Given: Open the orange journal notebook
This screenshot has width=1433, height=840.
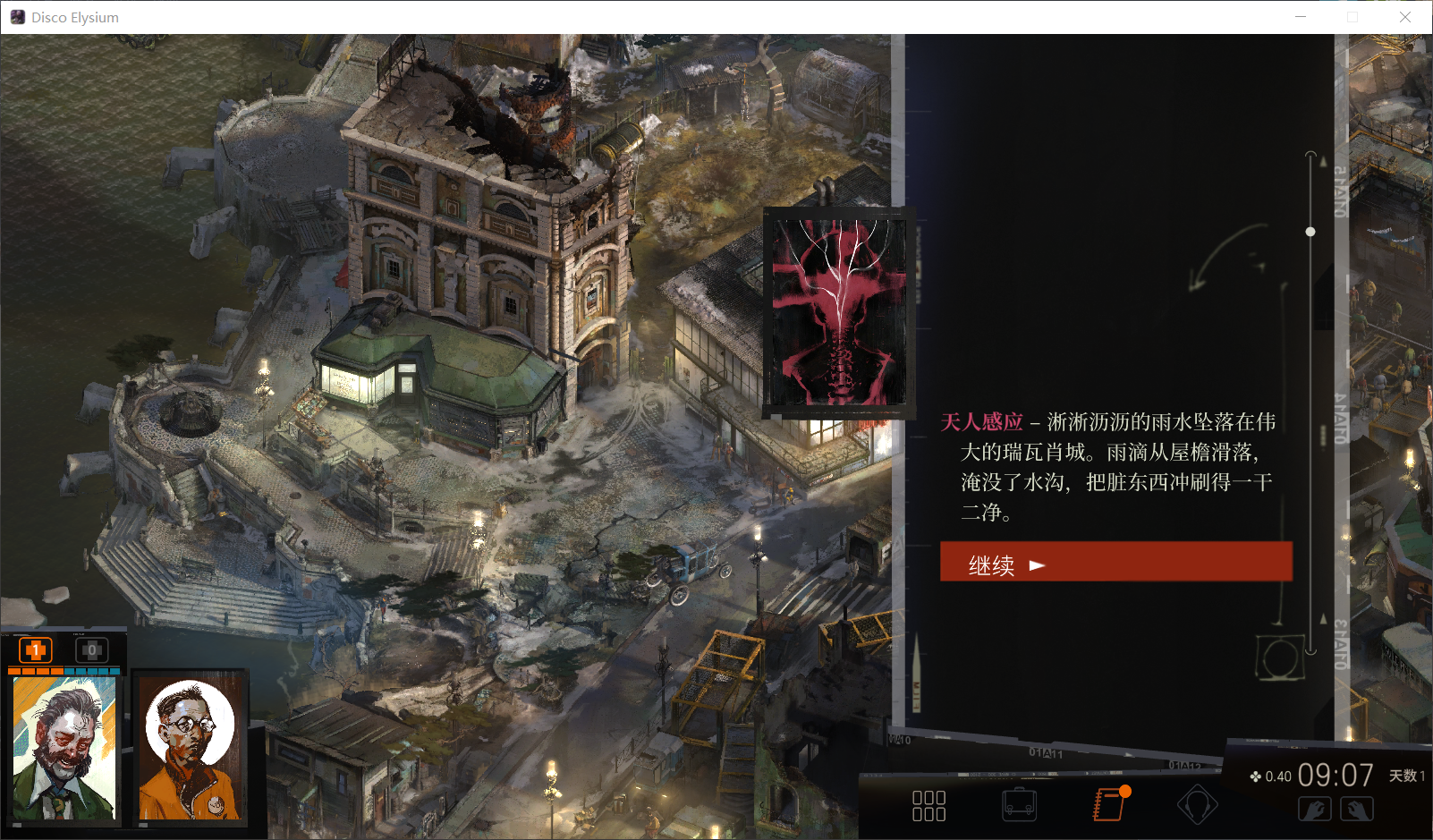Looking at the screenshot, I should click(1109, 804).
